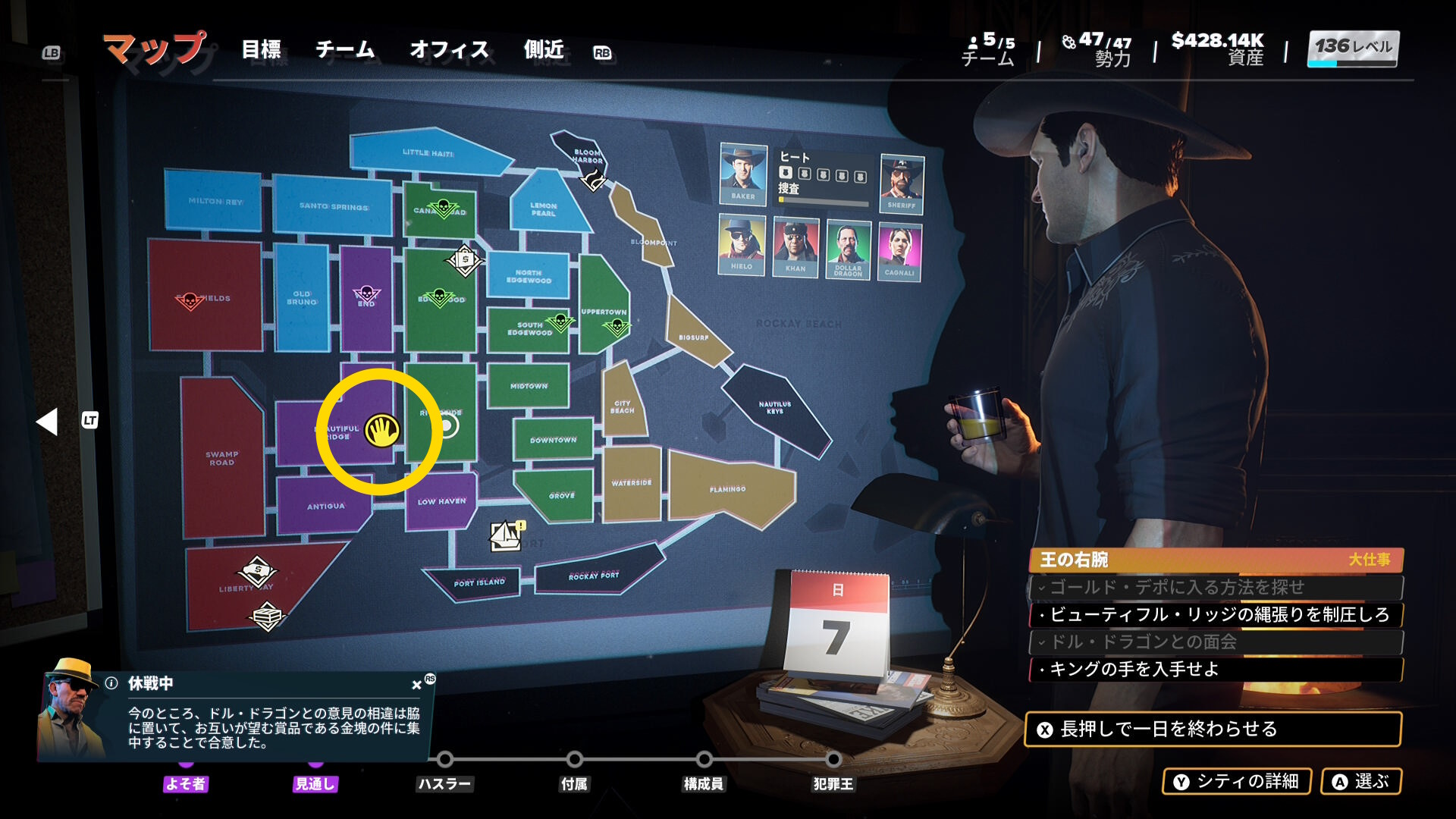
Task: Open the チーム tab
Action: tap(345, 50)
